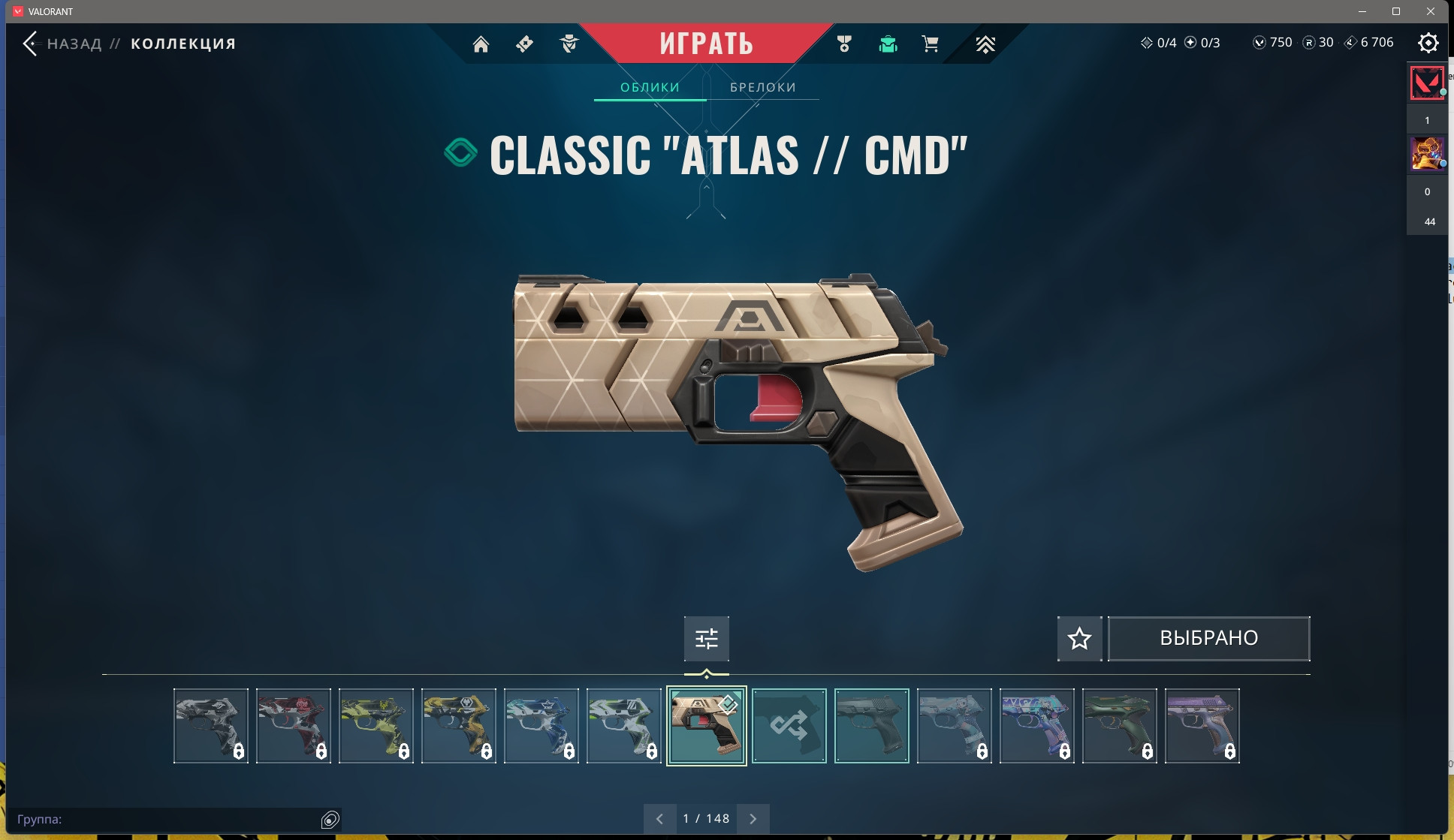Select the dark green locked Classic skin
Screen dimensions: 1454x840
[x=1119, y=726]
